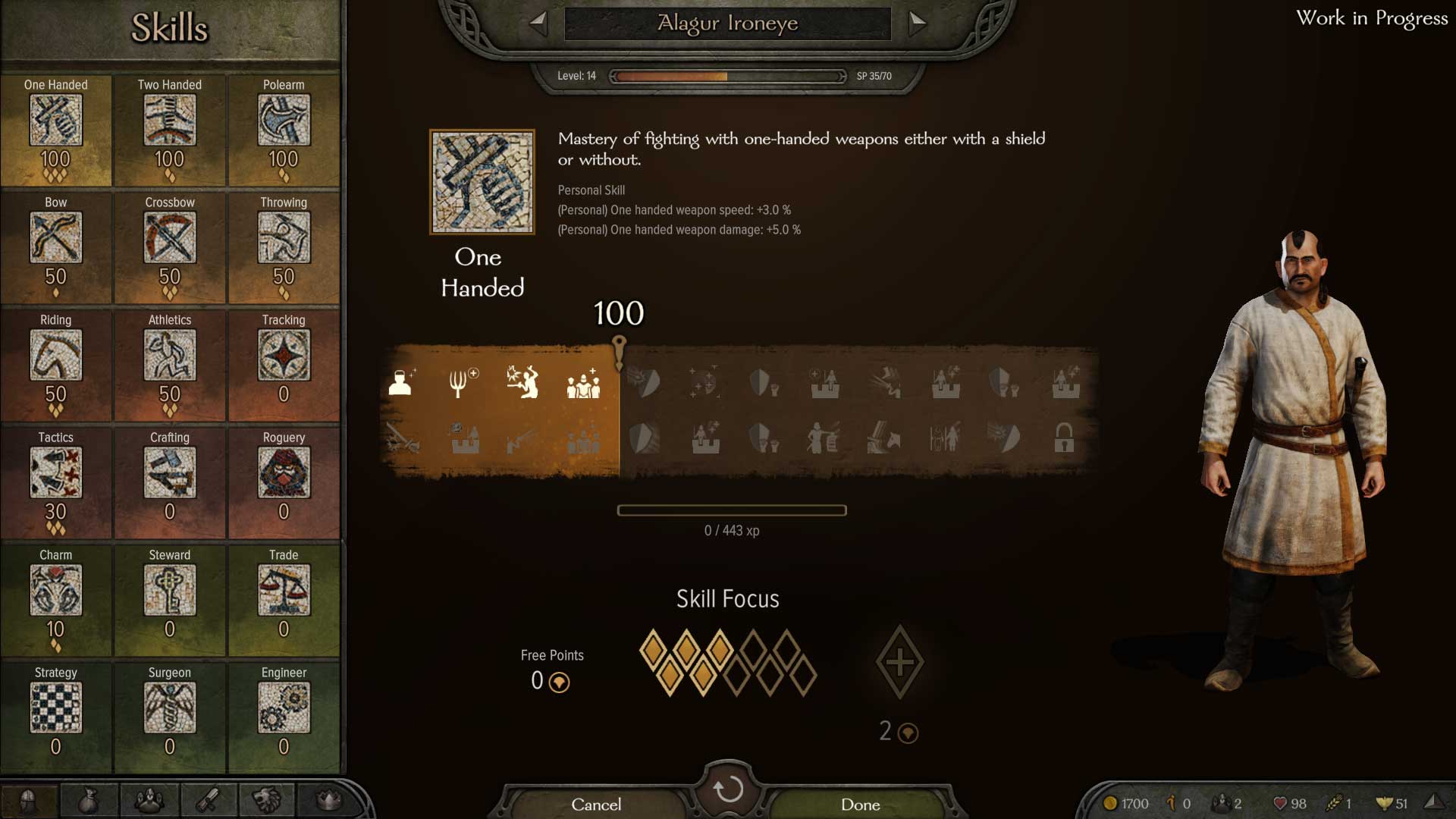Go to the previous character arrow
This screenshot has width=1456, height=819.
538,22
